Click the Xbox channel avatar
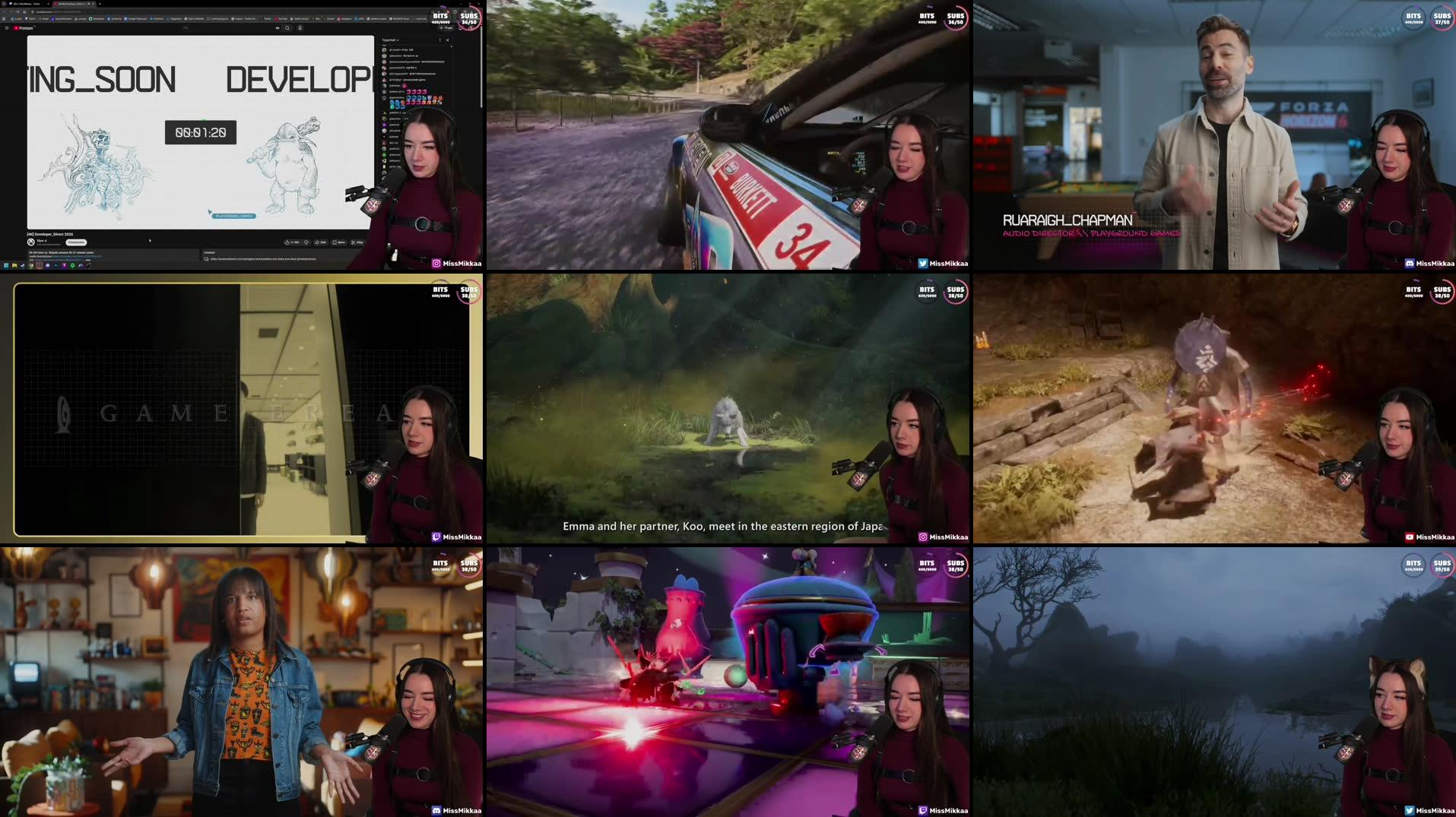The width and height of the screenshot is (1456, 817). pyautogui.click(x=30, y=242)
